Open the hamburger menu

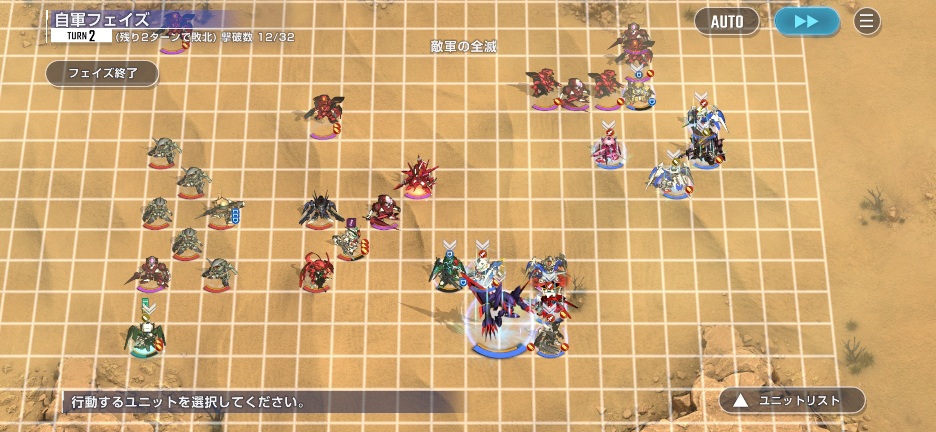pos(866,21)
